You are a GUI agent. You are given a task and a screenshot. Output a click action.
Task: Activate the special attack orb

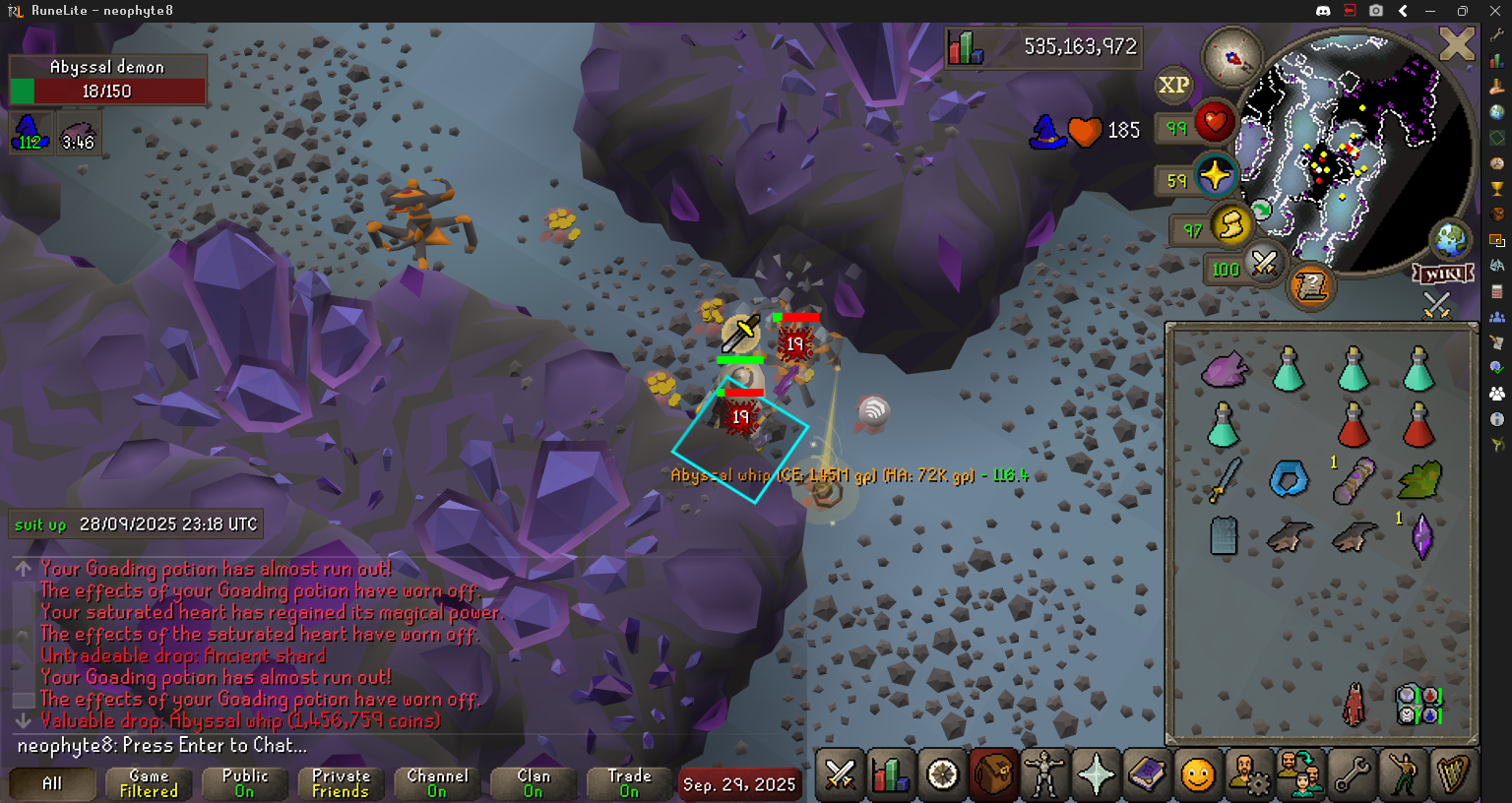tap(1263, 264)
